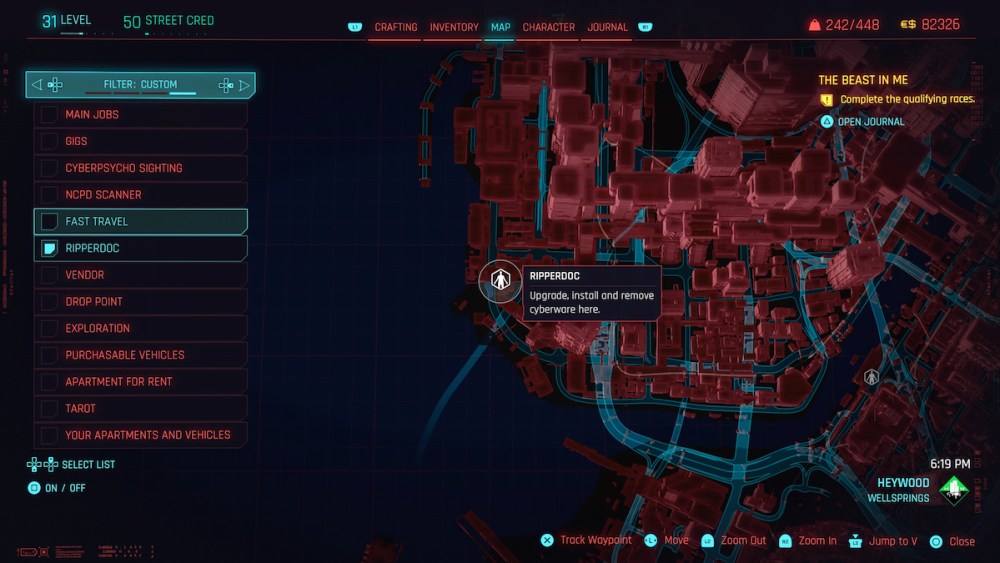Uncheck the Ripperdoc filter
Screen dimensions: 1000x563
click(49, 248)
